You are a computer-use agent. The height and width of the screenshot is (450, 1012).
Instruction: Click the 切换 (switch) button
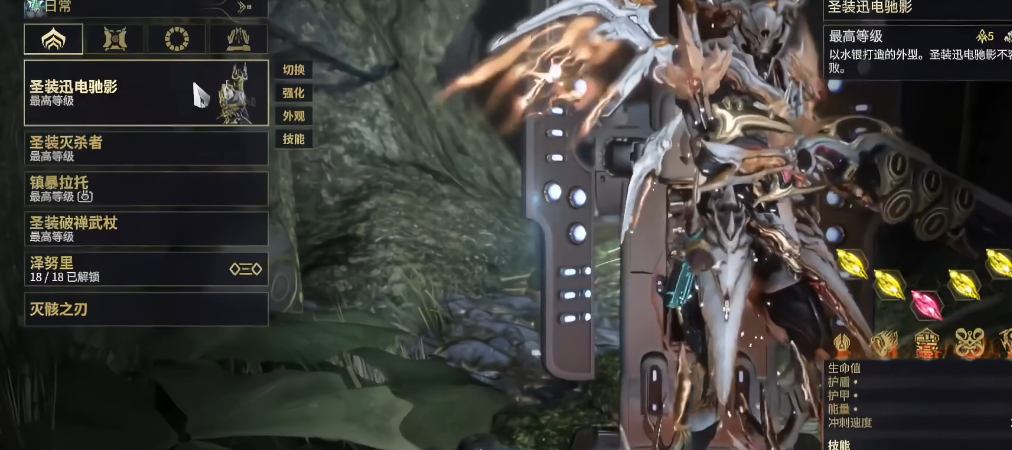[x=293, y=70]
